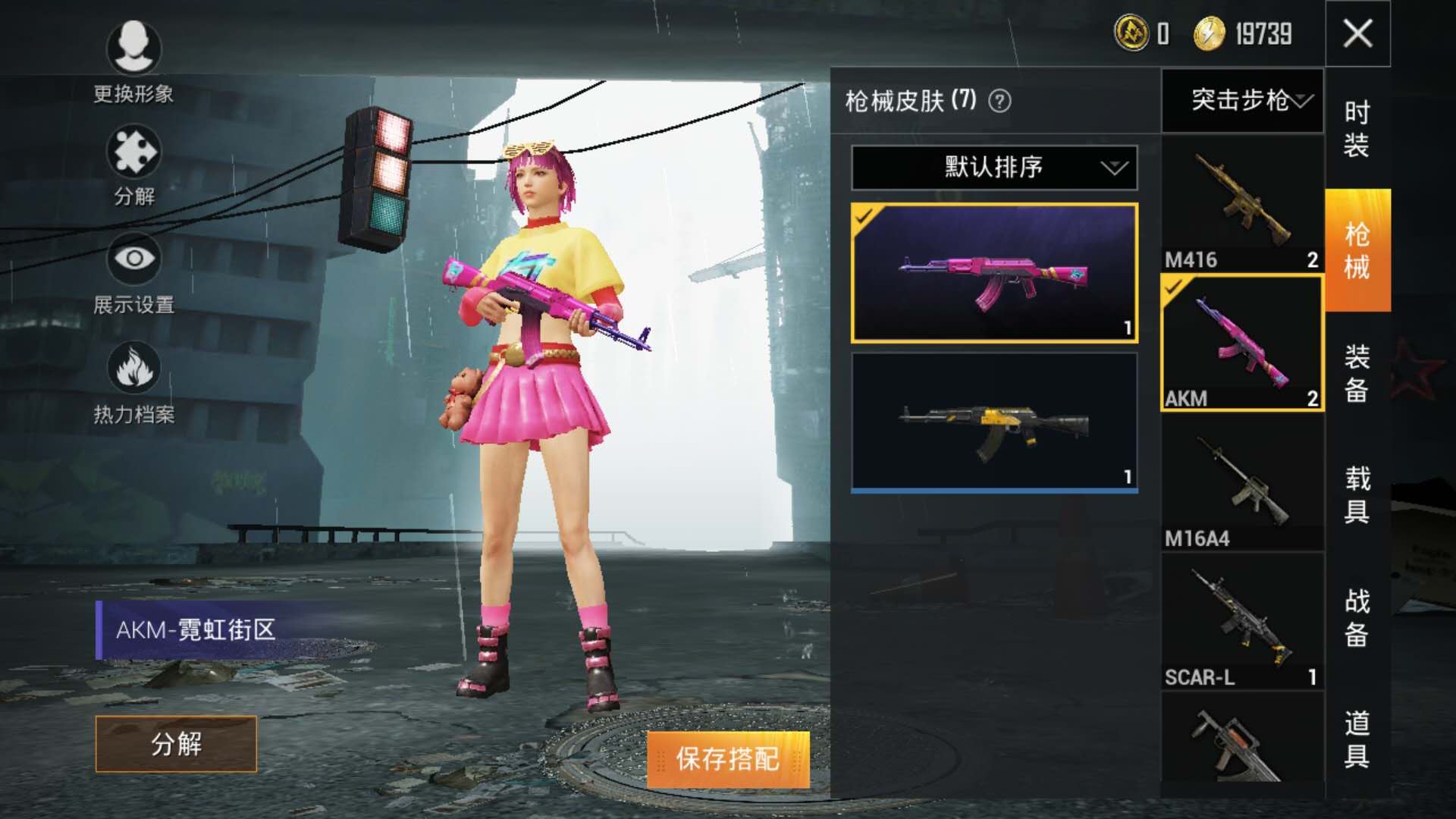Show help for 枪械皮肤 question mark
The image size is (1456, 819).
(999, 101)
